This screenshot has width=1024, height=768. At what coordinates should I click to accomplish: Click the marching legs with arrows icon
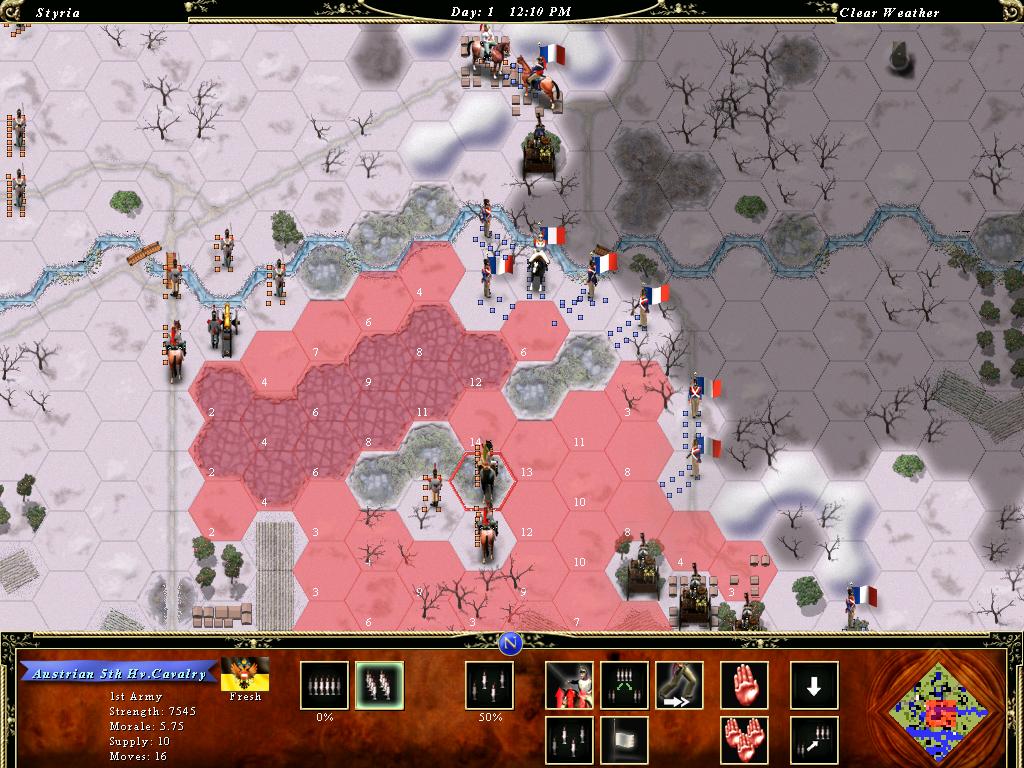679,686
